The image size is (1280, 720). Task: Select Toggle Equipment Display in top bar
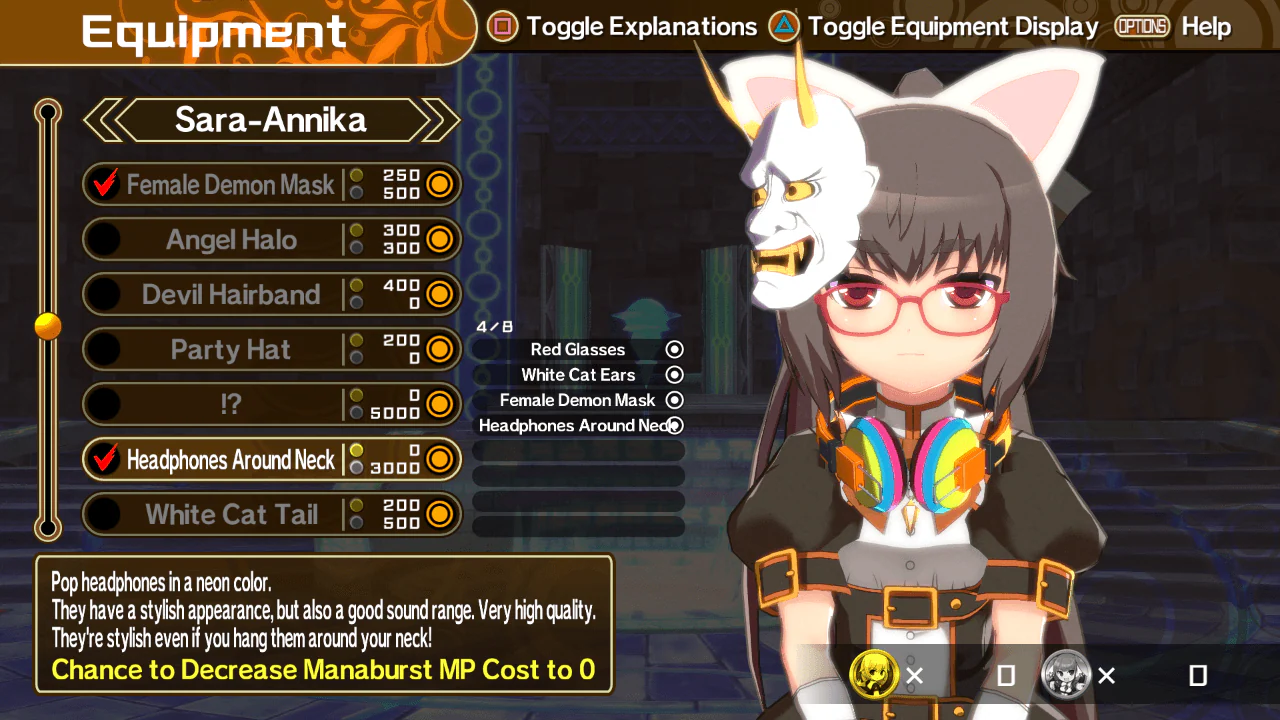click(952, 26)
